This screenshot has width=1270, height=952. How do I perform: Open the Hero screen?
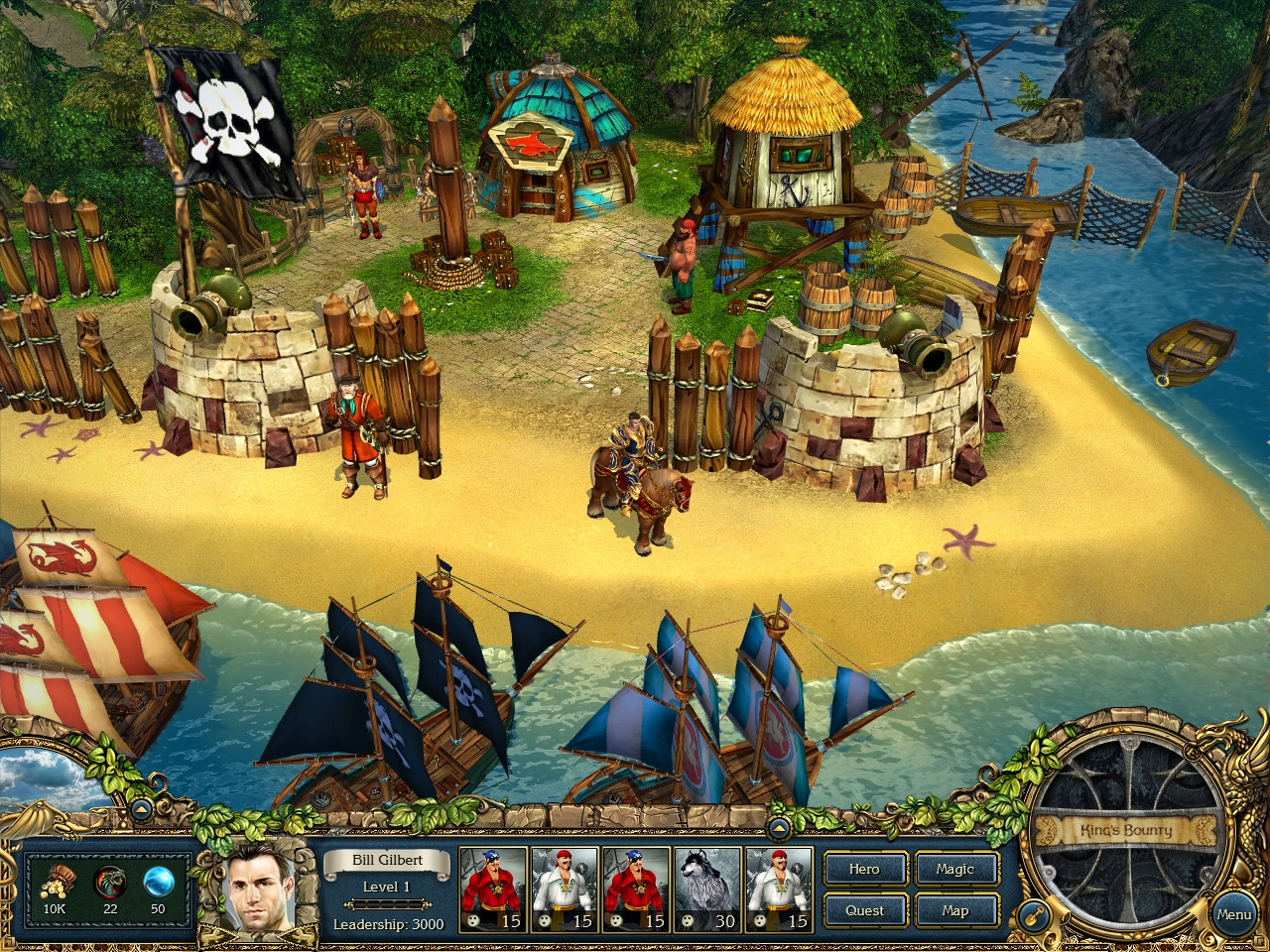863,870
